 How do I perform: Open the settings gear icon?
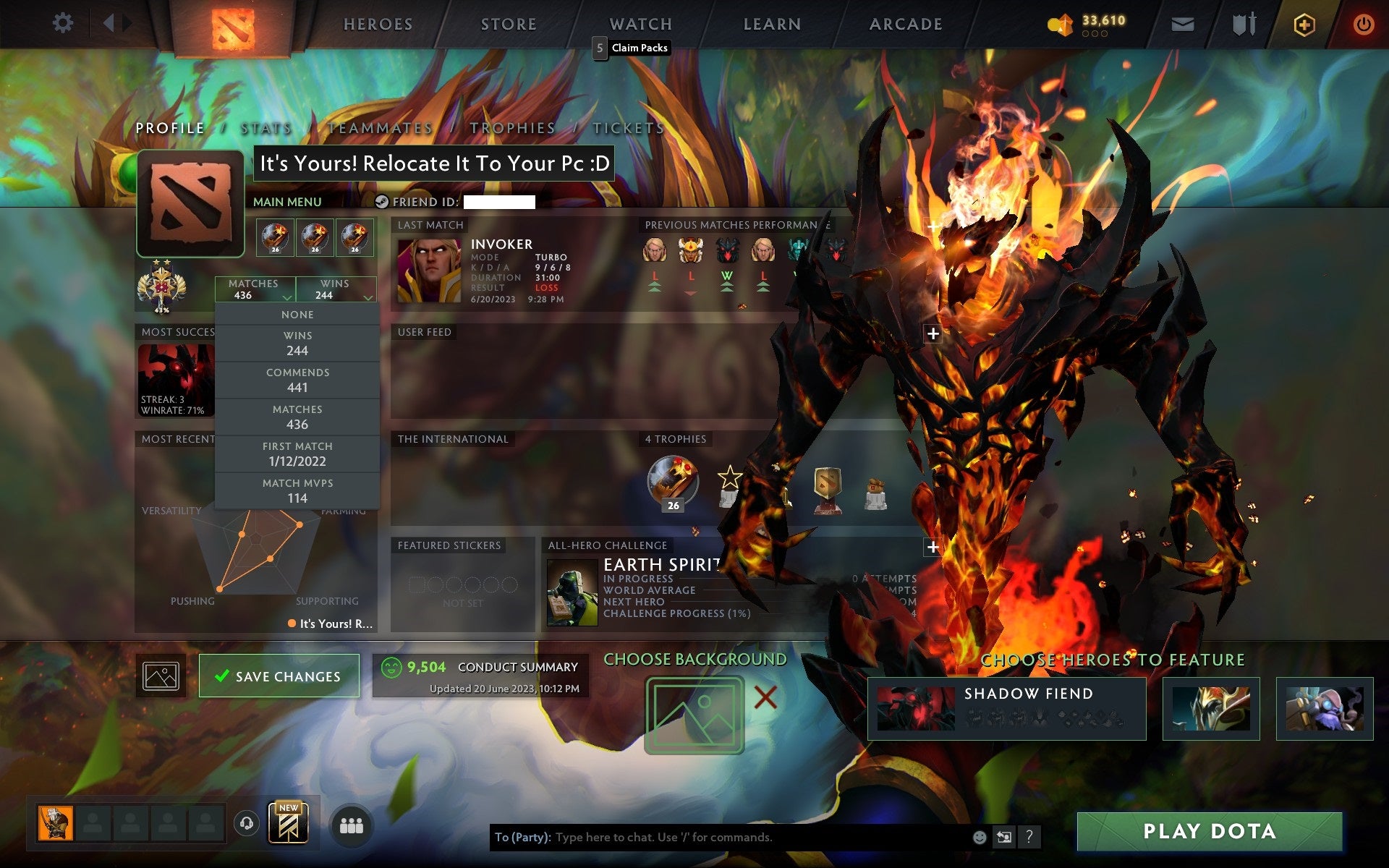64,22
